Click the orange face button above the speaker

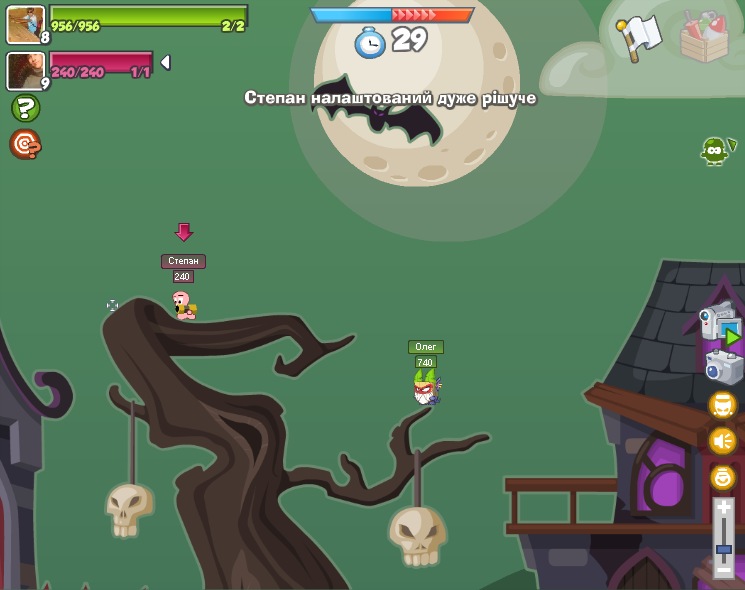click(722, 404)
